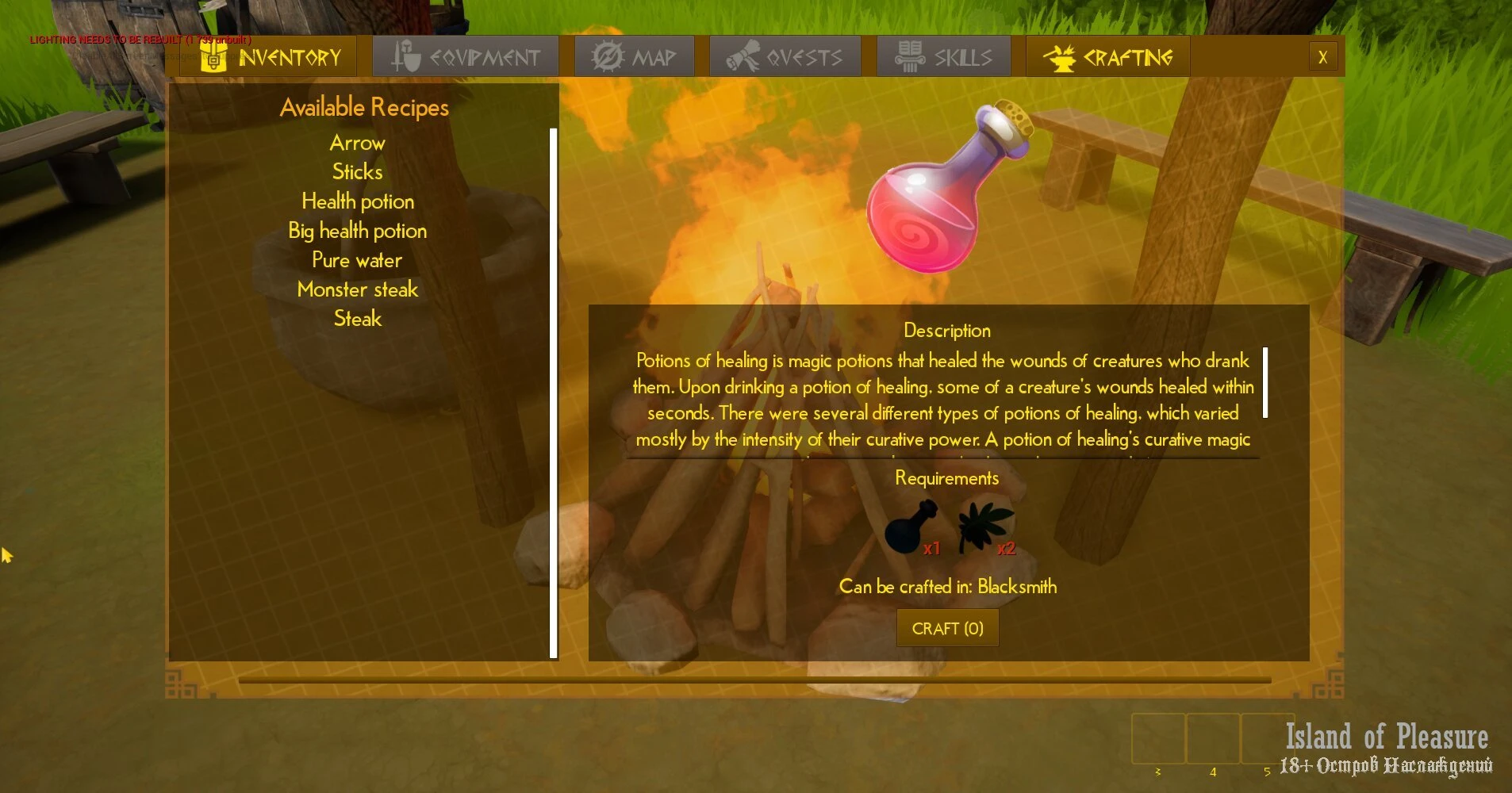Select the Health potion recipe
The width and height of the screenshot is (1512, 793).
[358, 201]
